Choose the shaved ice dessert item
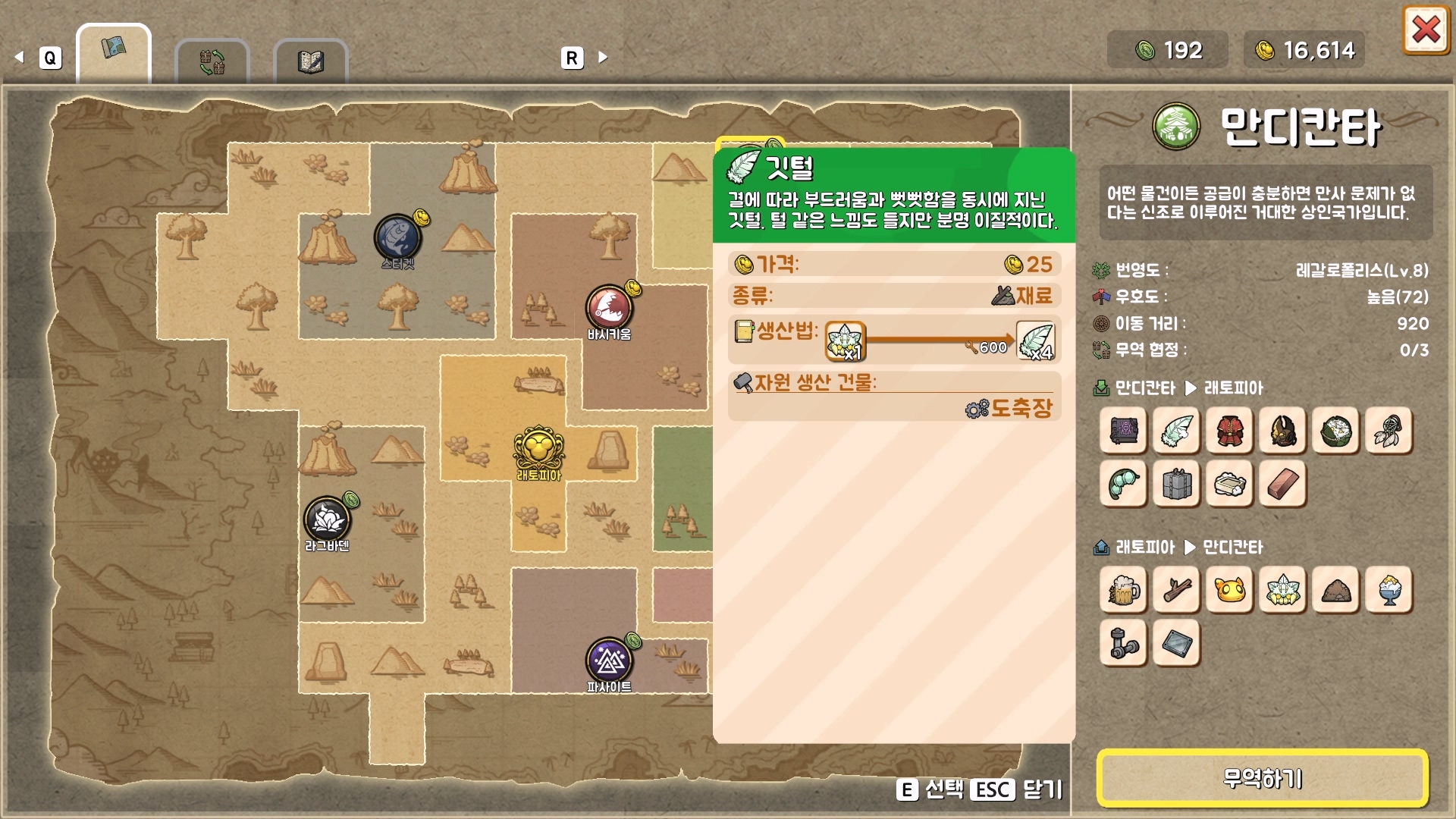1456x819 pixels. pos(1389,590)
